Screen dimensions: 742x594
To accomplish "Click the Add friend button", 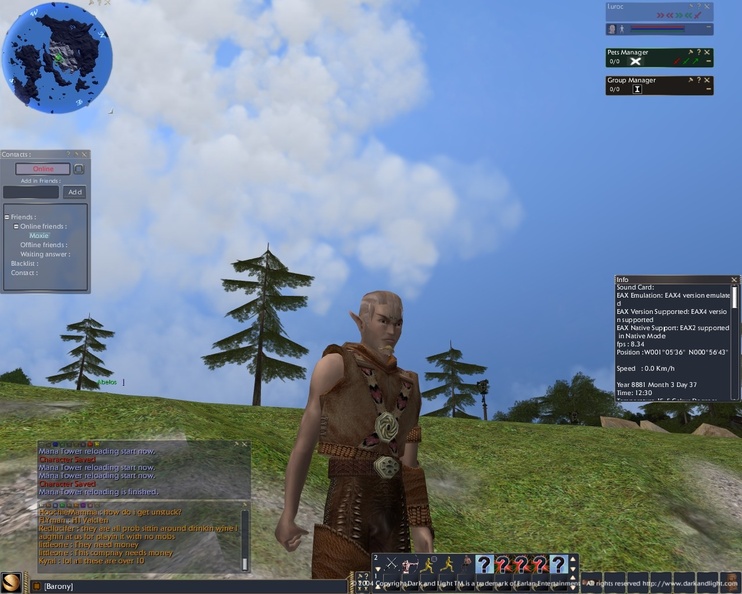I will click(74, 192).
